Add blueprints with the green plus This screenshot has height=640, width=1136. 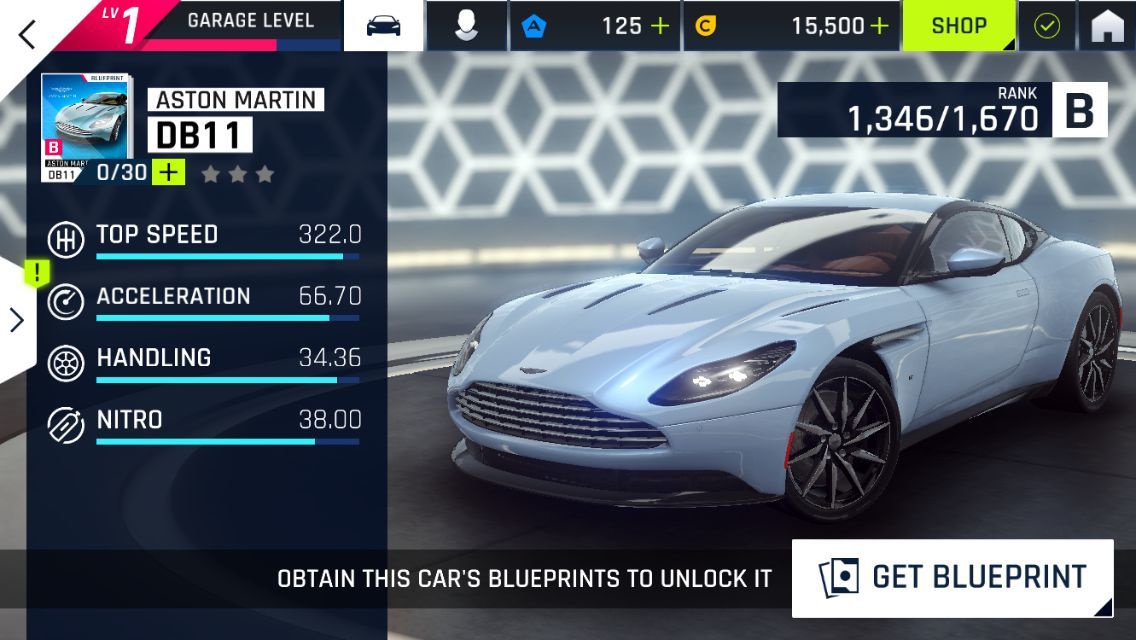pyautogui.click(x=168, y=172)
